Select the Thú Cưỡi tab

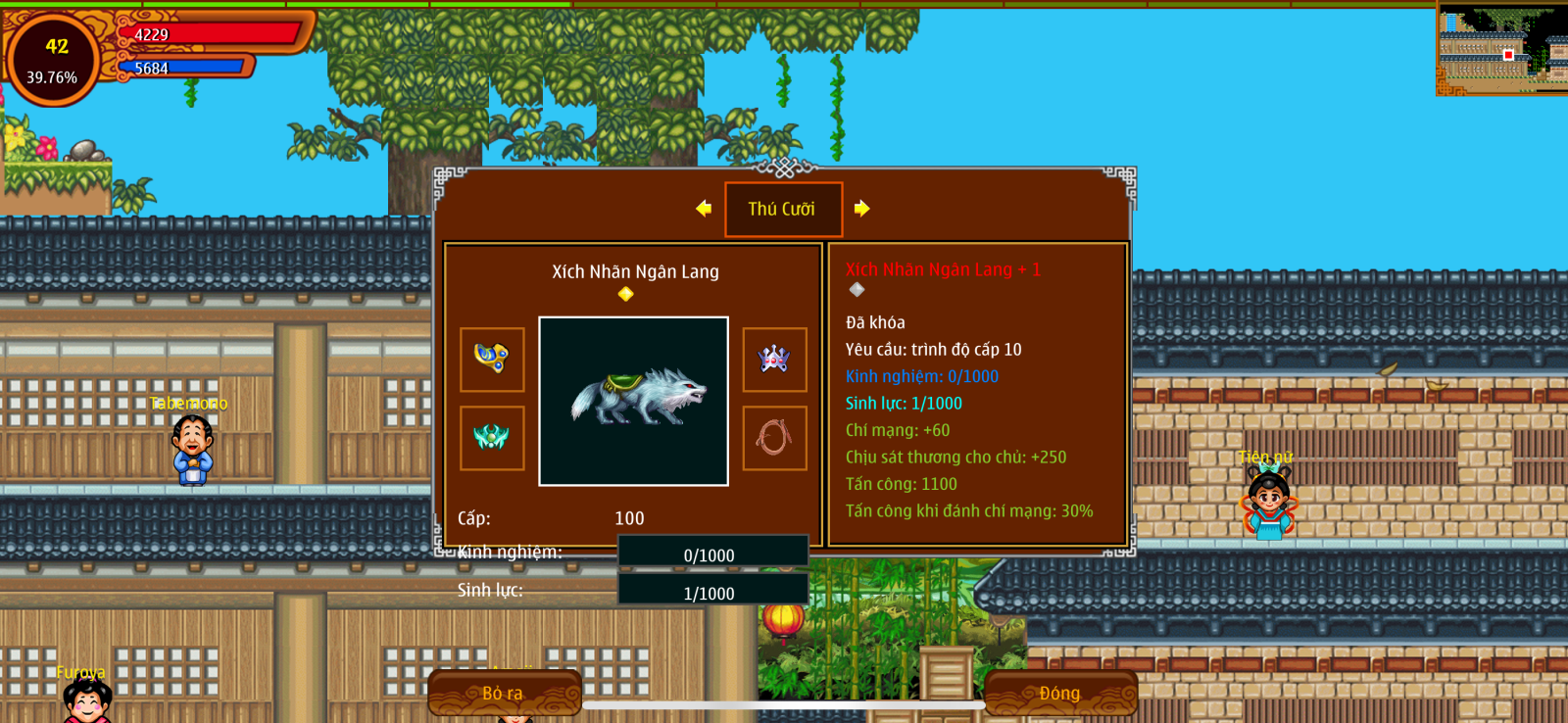pyautogui.click(x=783, y=209)
